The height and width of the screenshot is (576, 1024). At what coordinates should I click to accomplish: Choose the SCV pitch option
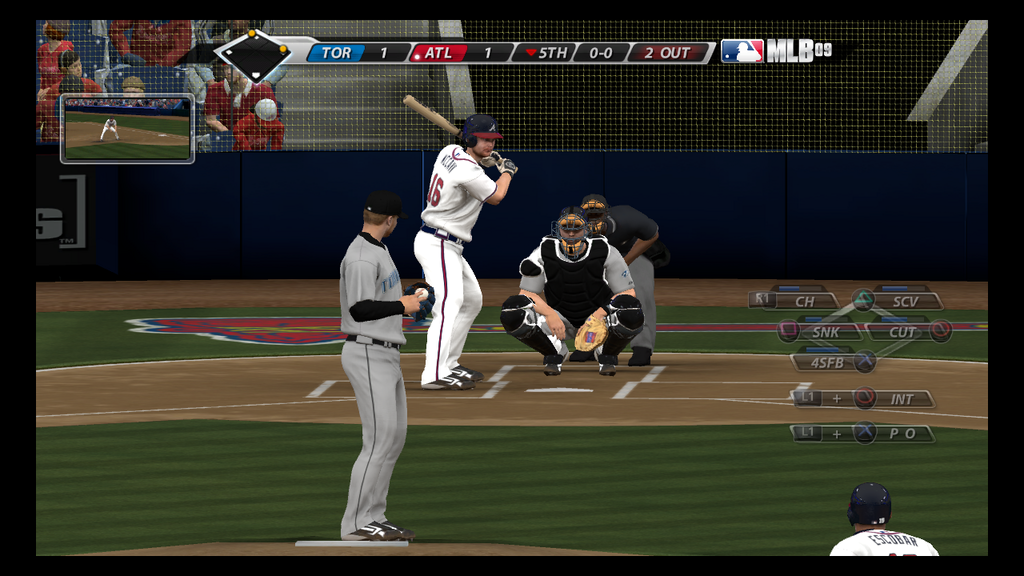click(x=905, y=300)
